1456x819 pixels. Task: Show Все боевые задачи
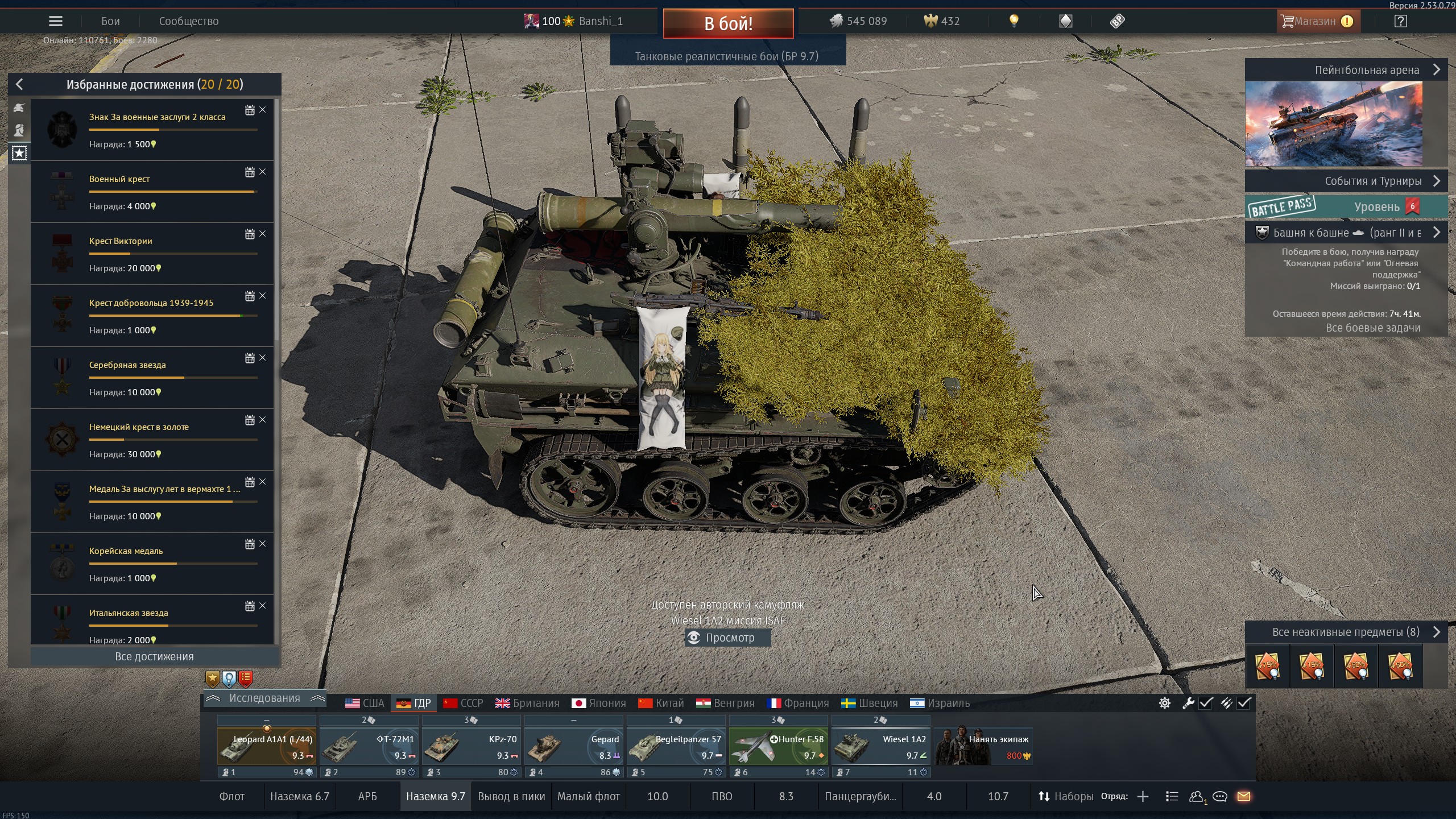click(1373, 328)
